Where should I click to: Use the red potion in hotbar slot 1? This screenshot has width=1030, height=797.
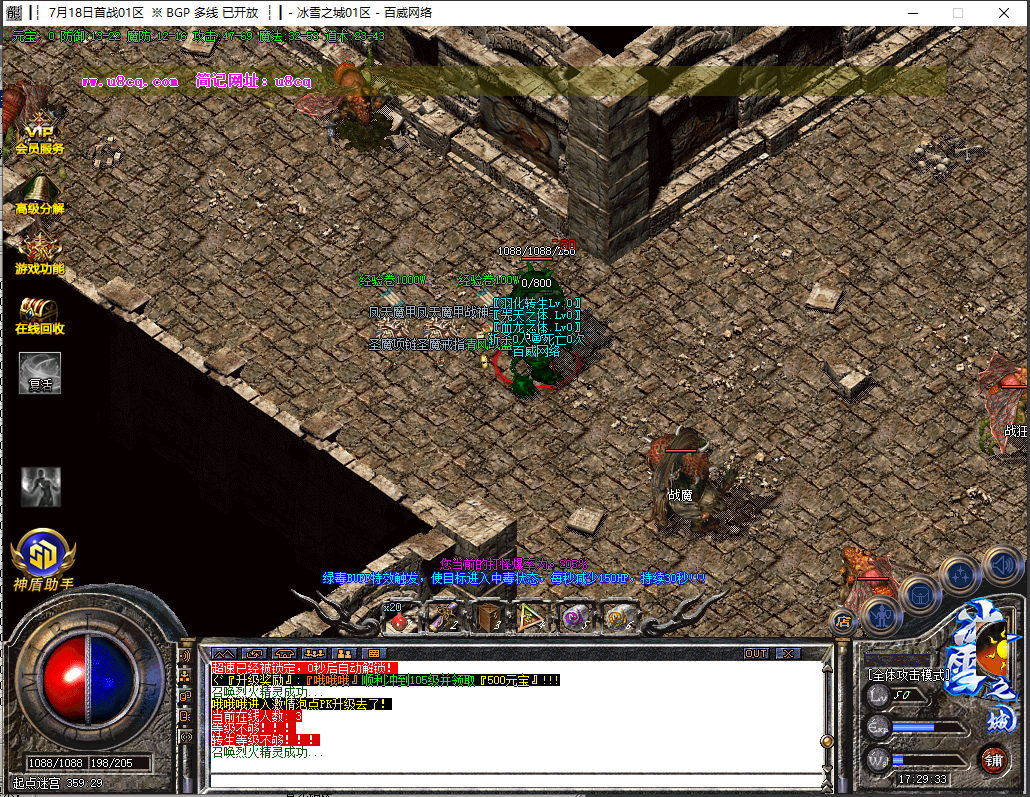(400, 619)
